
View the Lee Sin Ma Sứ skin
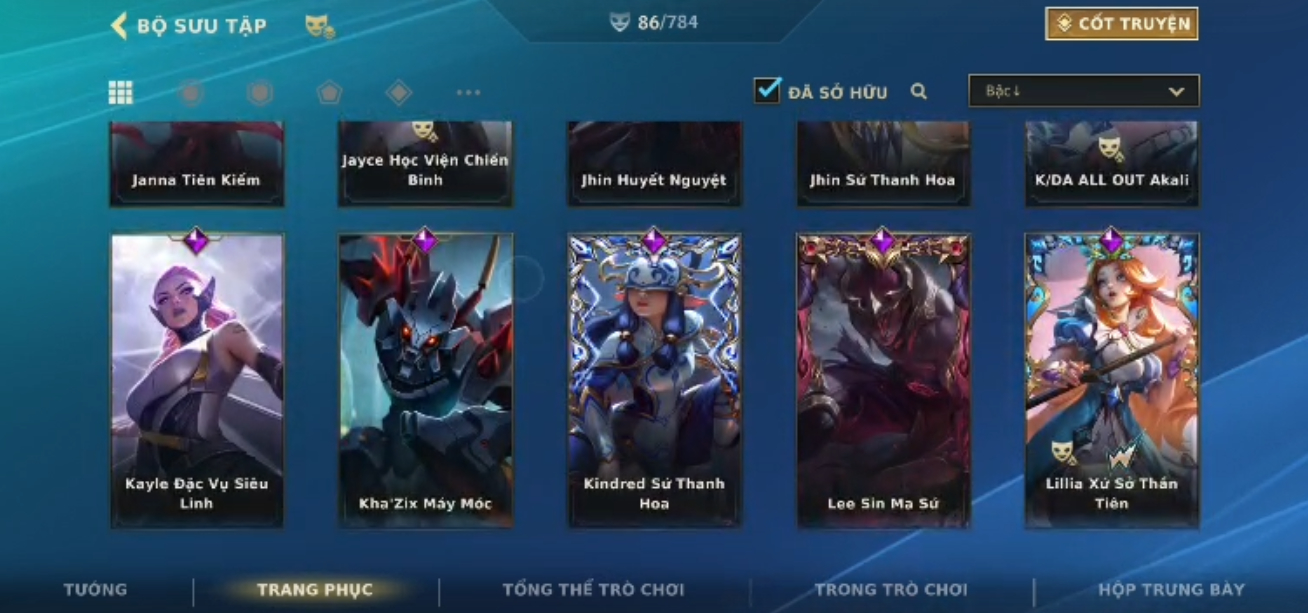883,380
